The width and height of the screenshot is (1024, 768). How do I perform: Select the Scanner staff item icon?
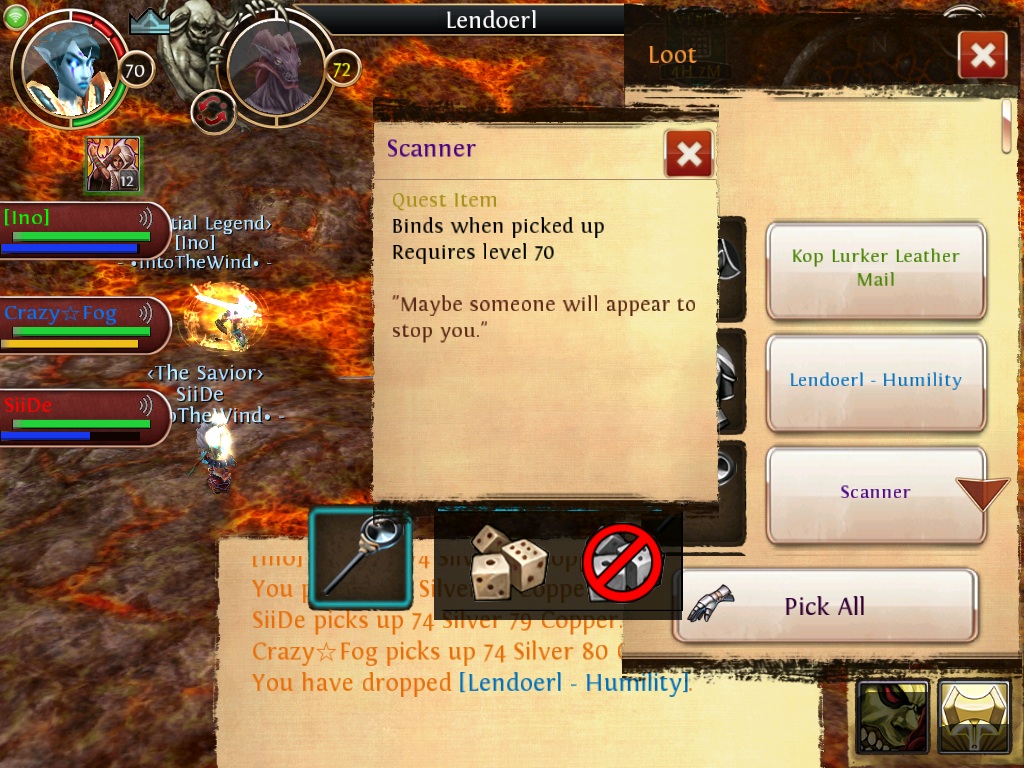[360, 560]
